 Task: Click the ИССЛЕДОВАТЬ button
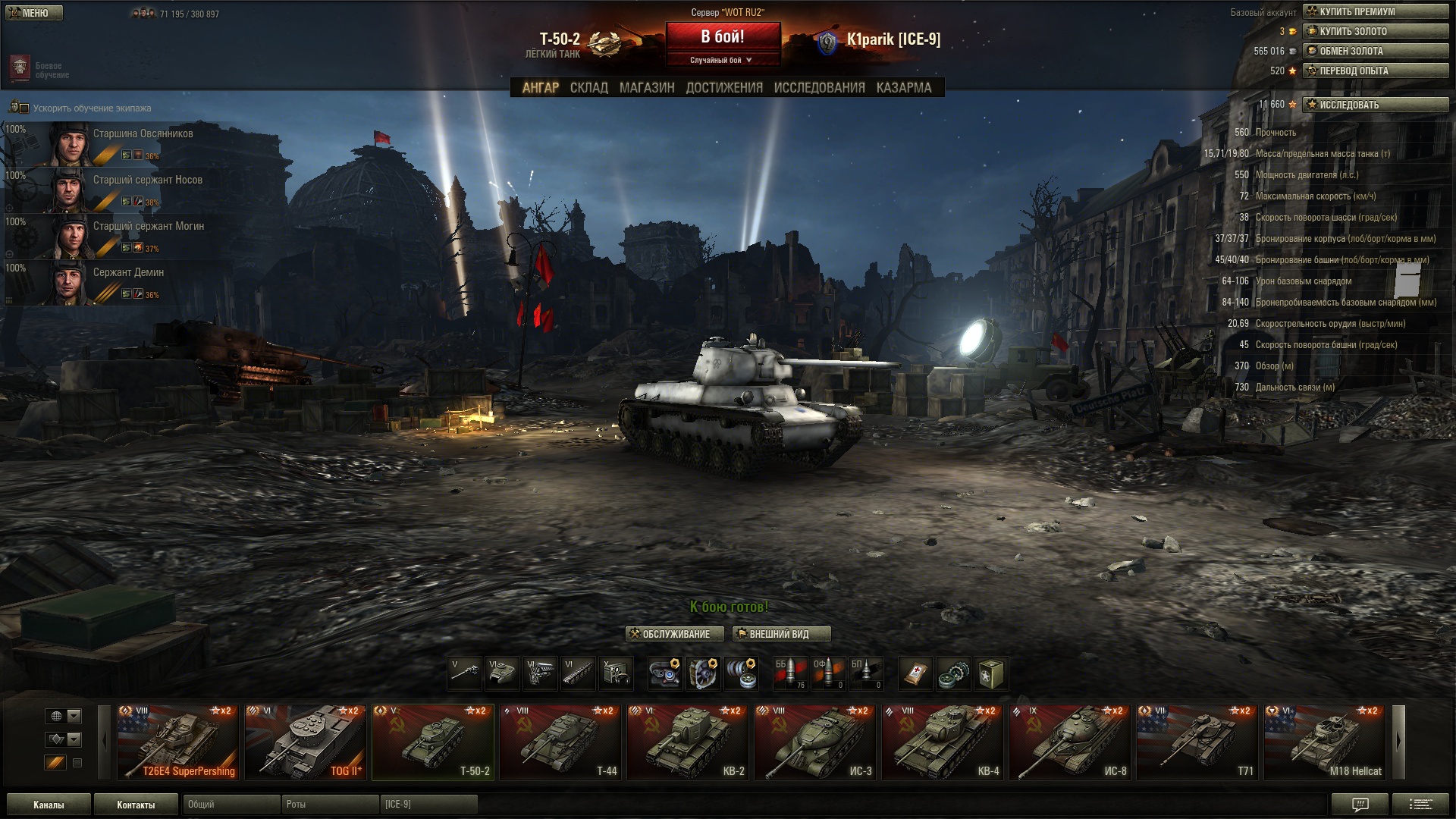click(1375, 105)
